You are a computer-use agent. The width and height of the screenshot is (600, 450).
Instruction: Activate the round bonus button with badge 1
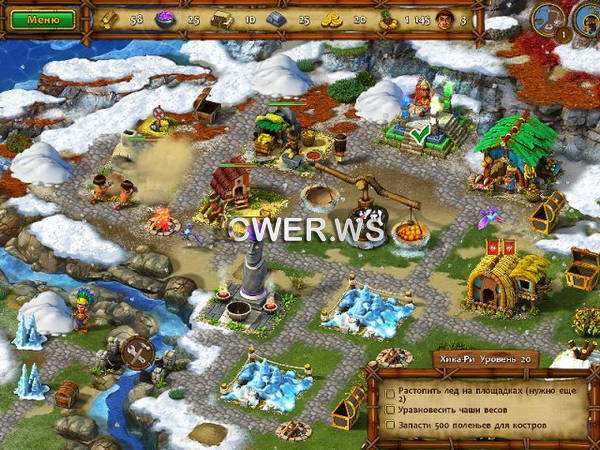(549, 19)
